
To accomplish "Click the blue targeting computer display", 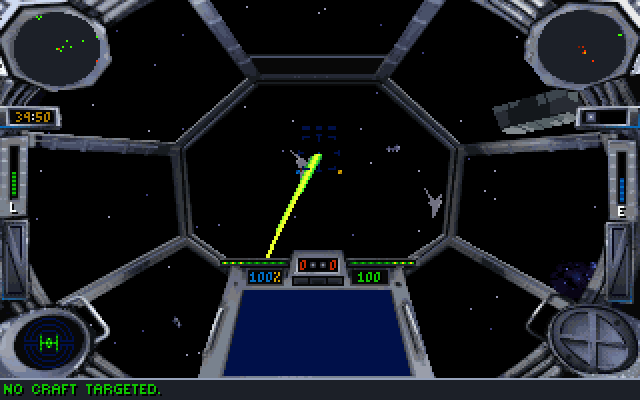I will point(319,330).
